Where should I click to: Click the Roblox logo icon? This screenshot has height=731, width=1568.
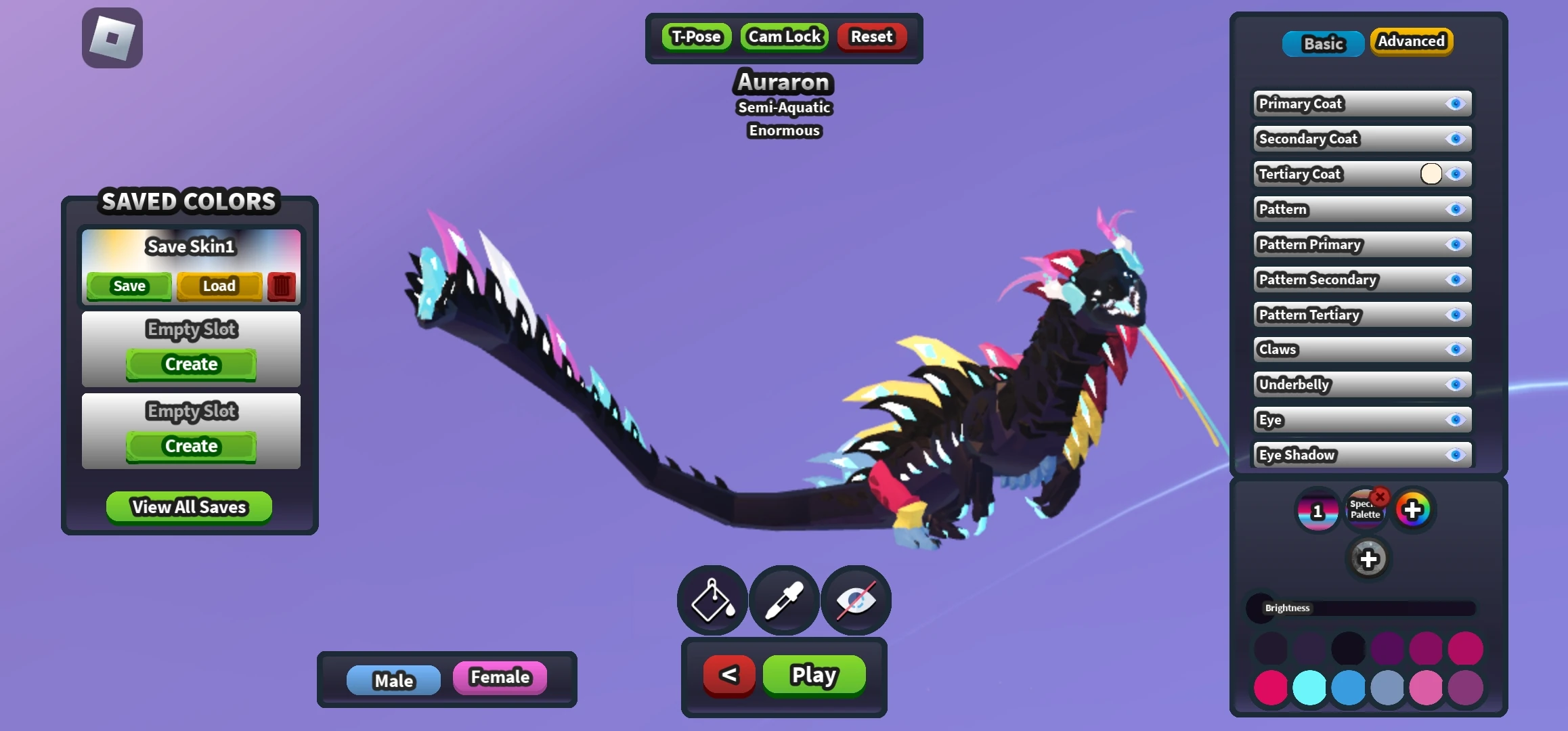point(111,37)
